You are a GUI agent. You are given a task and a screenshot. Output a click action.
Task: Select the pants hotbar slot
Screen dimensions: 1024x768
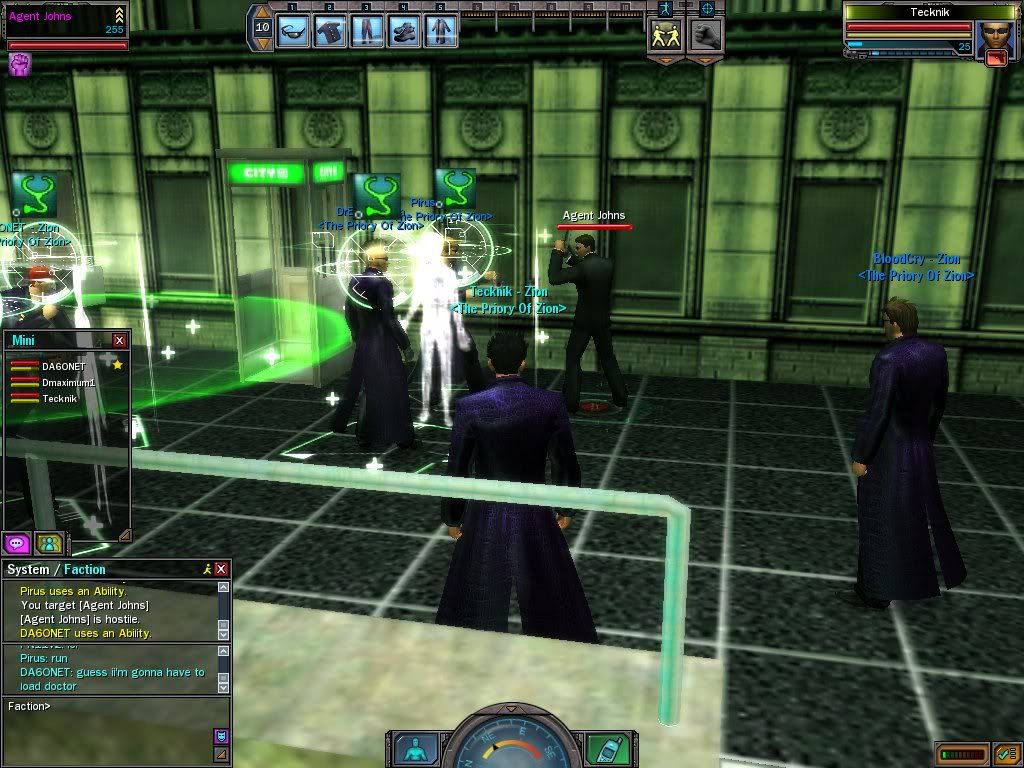(367, 28)
